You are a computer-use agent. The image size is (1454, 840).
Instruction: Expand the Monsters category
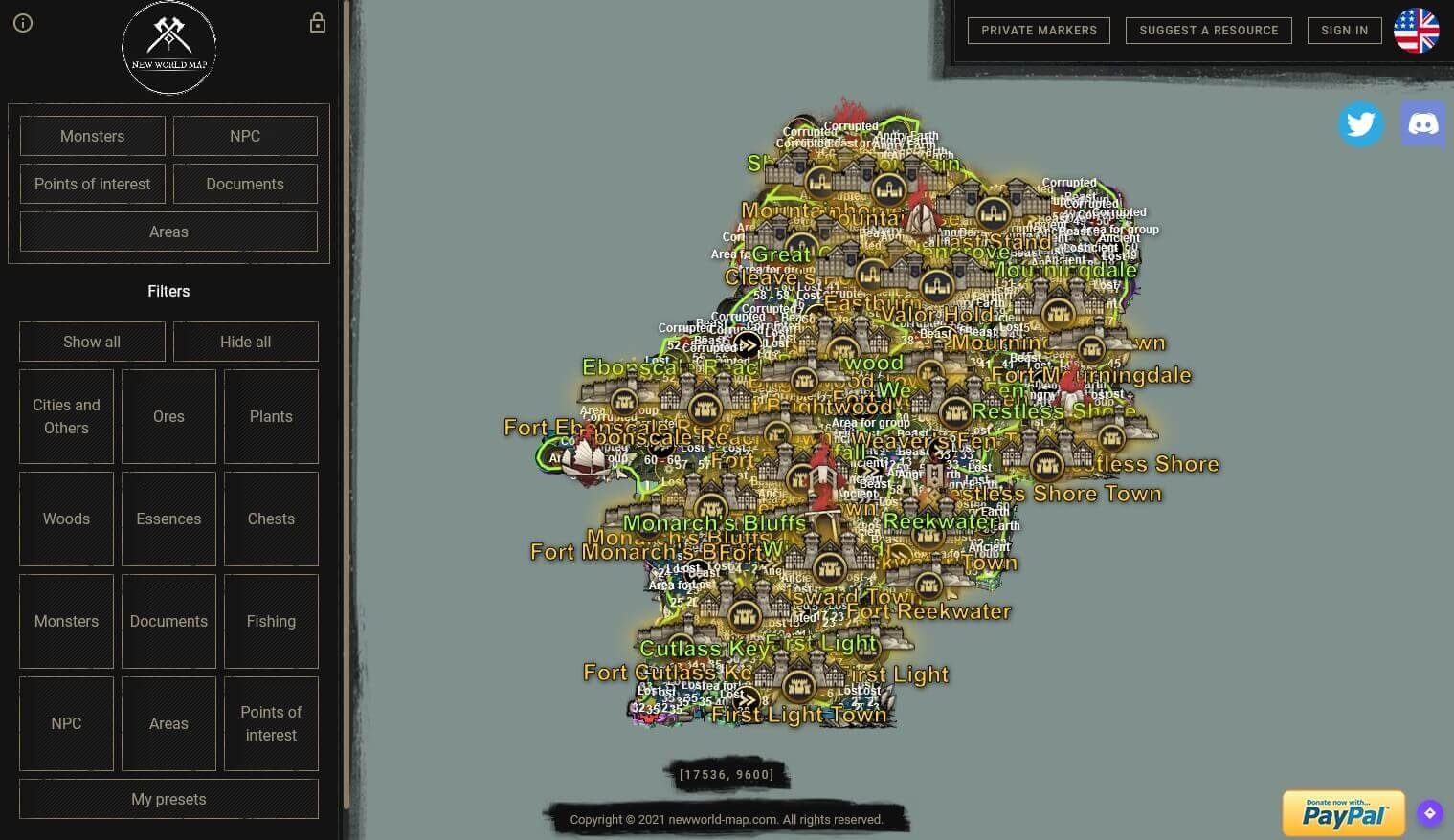coord(92,136)
